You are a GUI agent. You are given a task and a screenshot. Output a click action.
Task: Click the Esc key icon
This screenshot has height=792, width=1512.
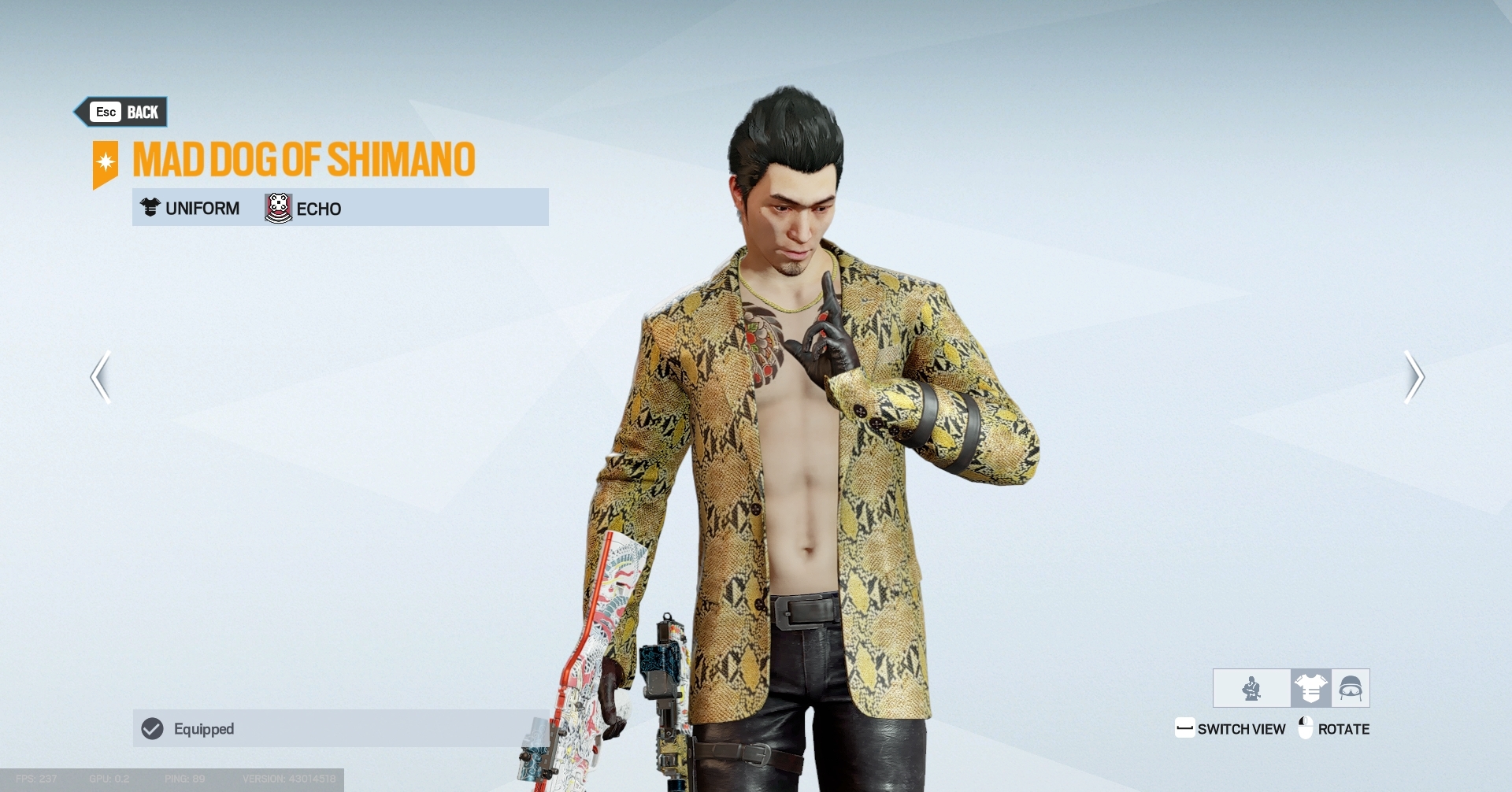(x=105, y=111)
